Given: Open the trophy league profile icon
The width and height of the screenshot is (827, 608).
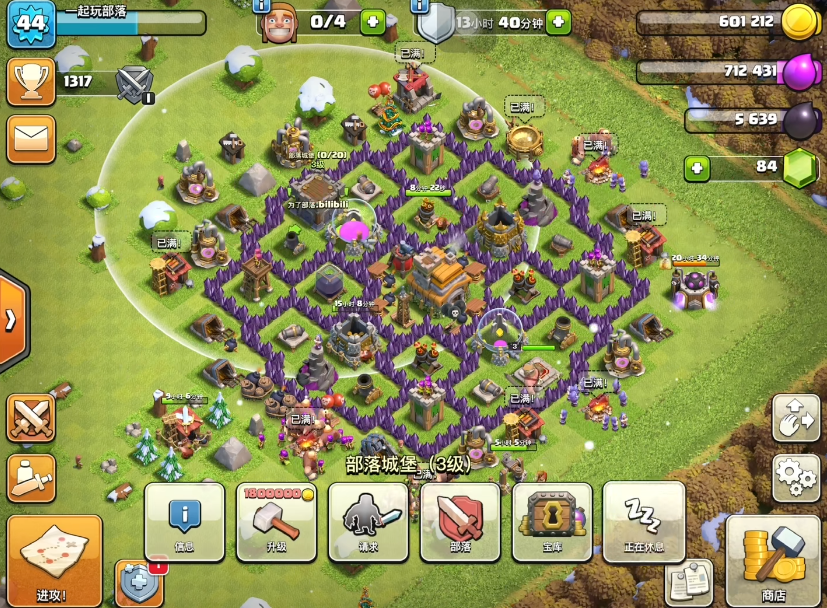Looking at the screenshot, I should coord(31,82).
